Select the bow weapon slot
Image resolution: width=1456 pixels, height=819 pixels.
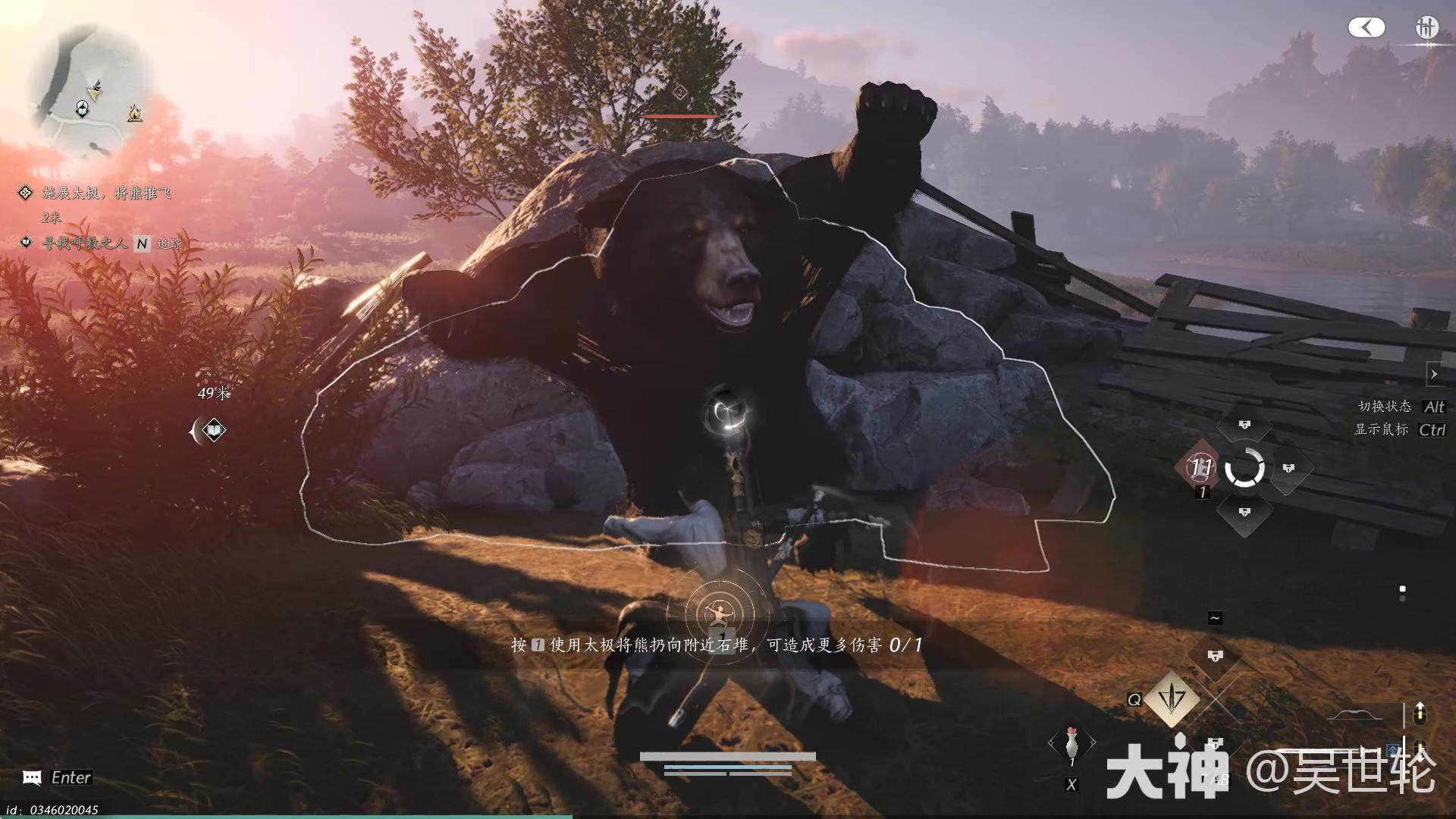[x=1363, y=714]
